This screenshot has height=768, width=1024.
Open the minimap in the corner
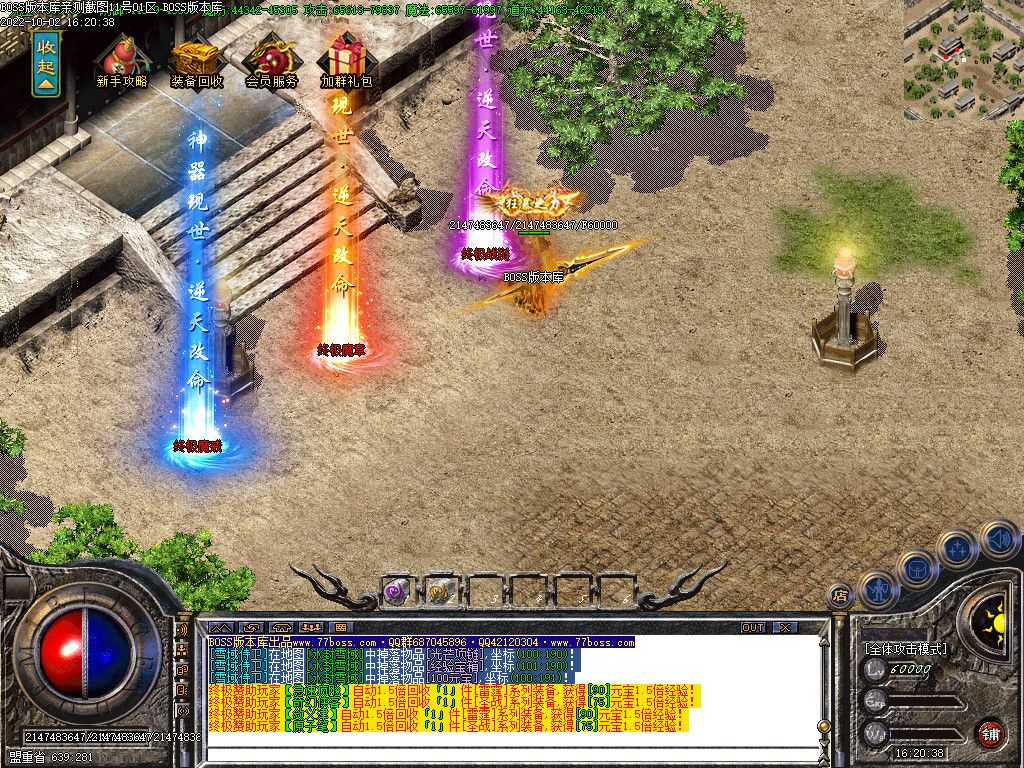pos(964,58)
